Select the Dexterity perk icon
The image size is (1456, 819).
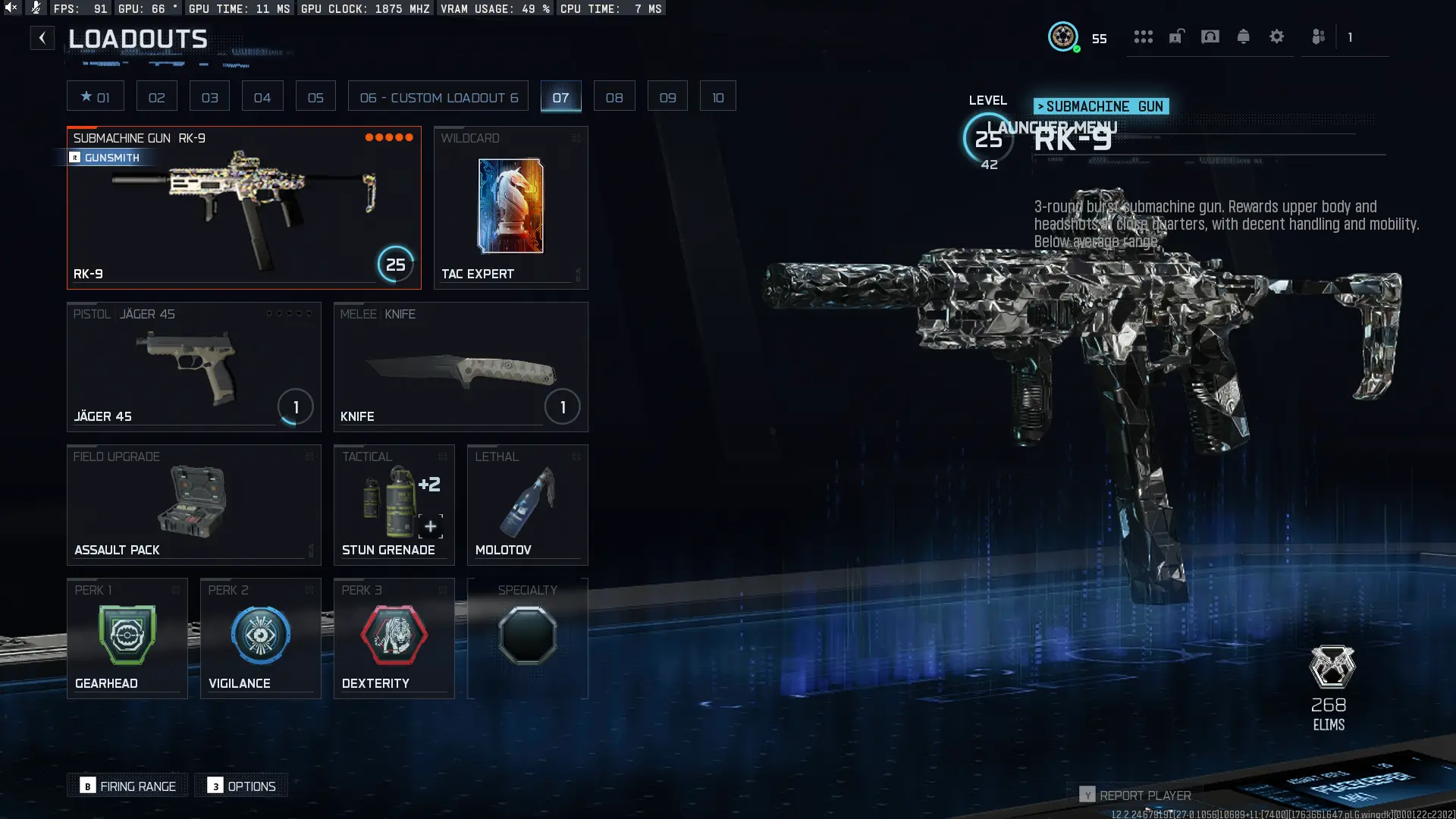pyautogui.click(x=394, y=635)
